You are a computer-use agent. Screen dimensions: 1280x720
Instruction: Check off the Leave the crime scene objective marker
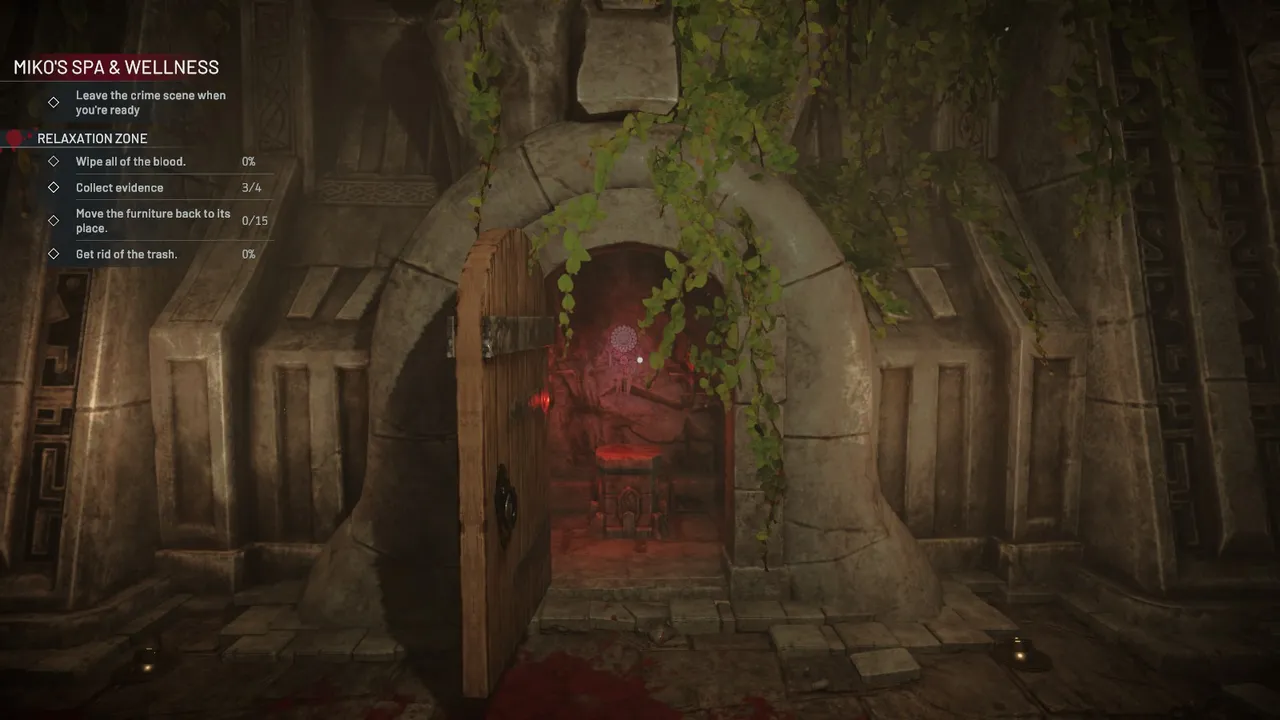point(53,102)
